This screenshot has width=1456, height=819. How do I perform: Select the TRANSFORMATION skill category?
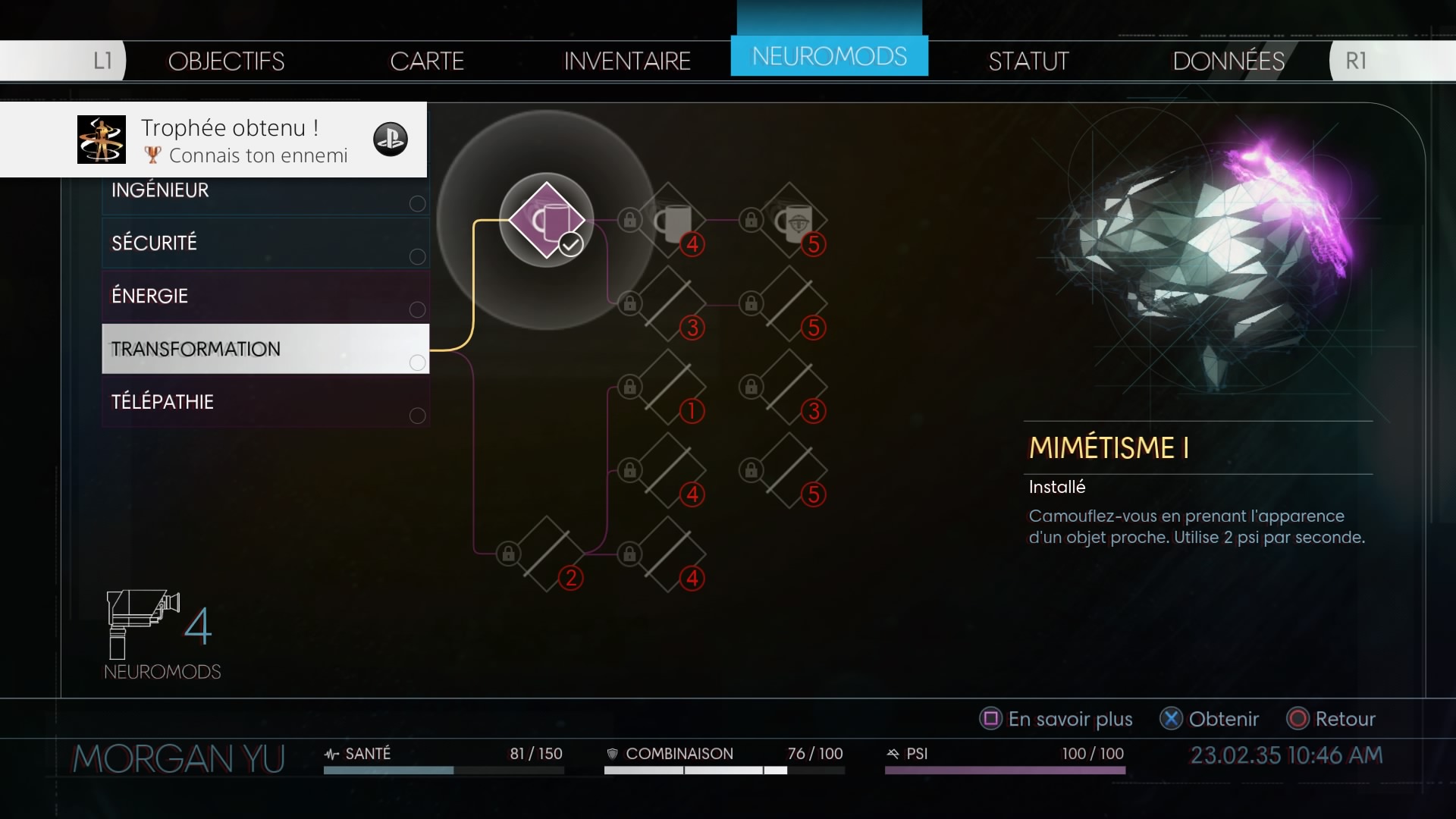coord(265,349)
